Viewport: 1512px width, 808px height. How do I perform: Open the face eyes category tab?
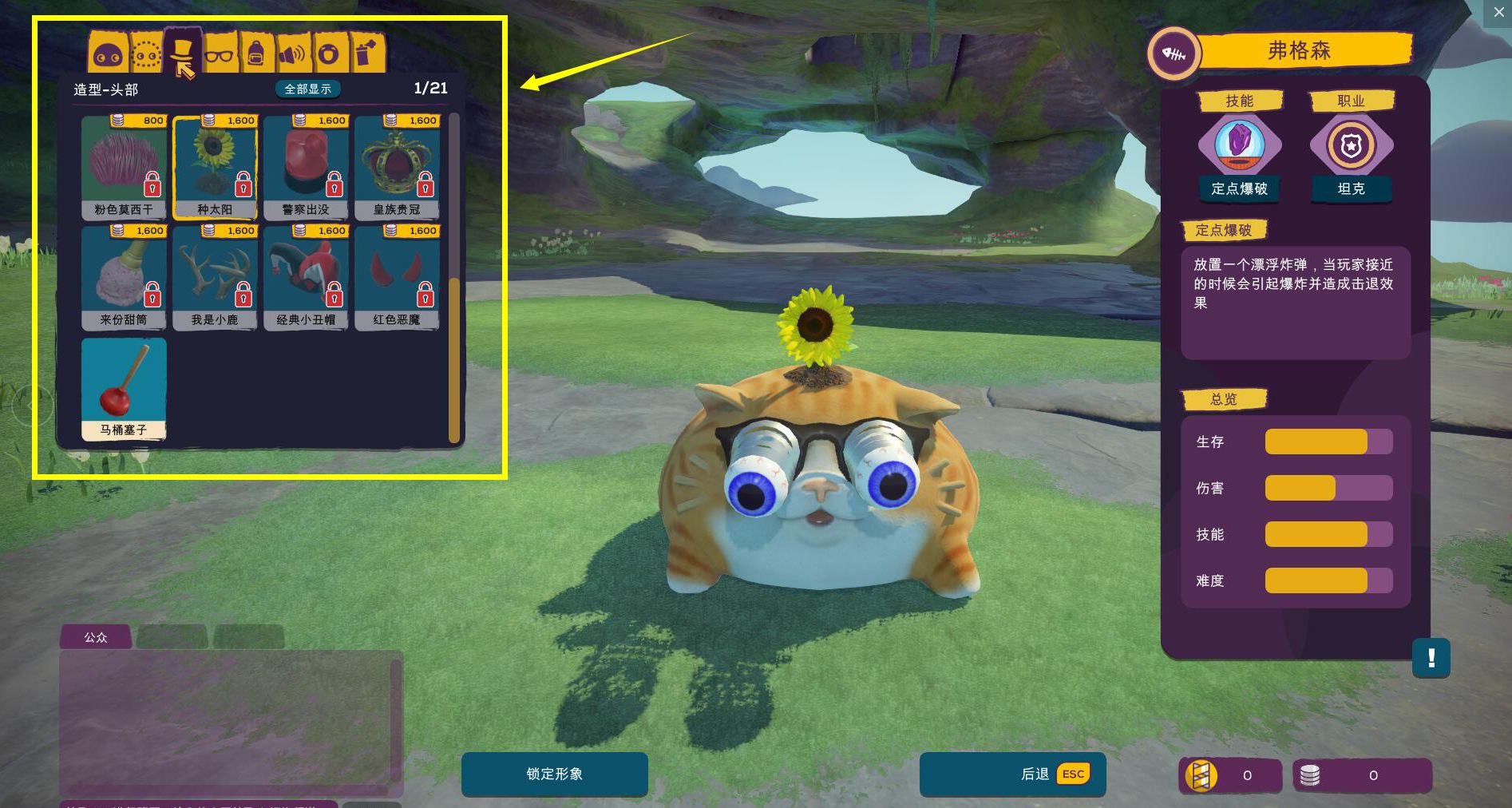coord(108,55)
